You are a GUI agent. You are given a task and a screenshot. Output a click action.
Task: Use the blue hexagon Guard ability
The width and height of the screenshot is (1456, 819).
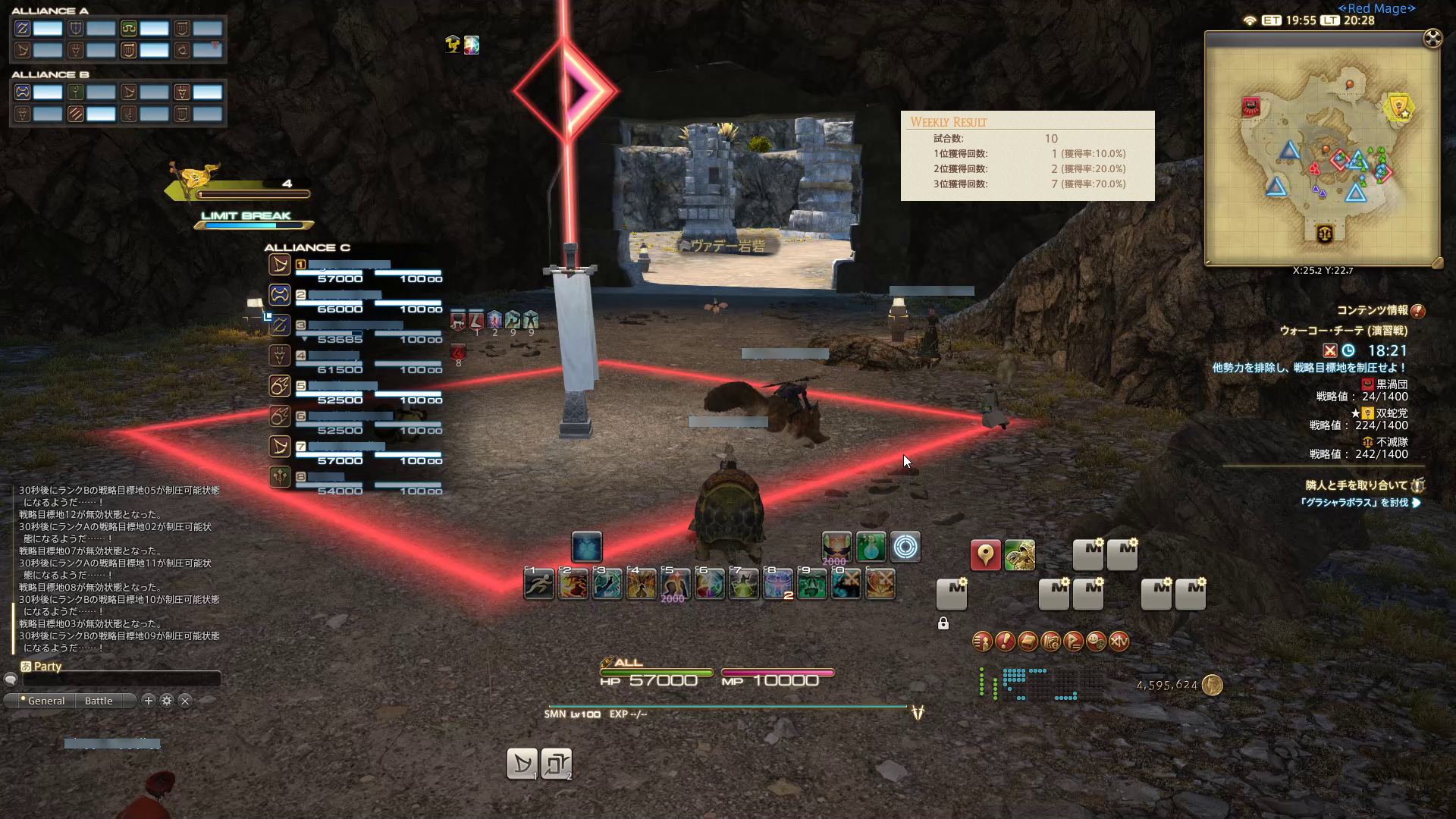coord(586,548)
